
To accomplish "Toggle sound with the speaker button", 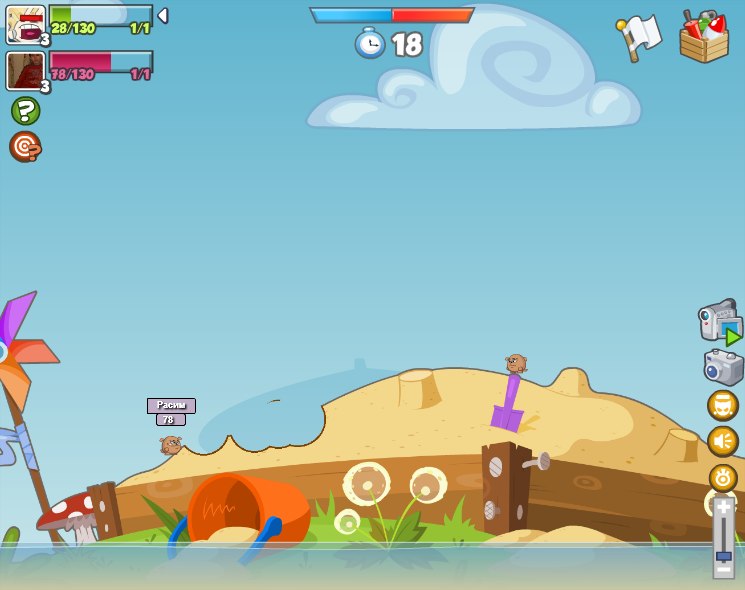I will click(x=722, y=441).
